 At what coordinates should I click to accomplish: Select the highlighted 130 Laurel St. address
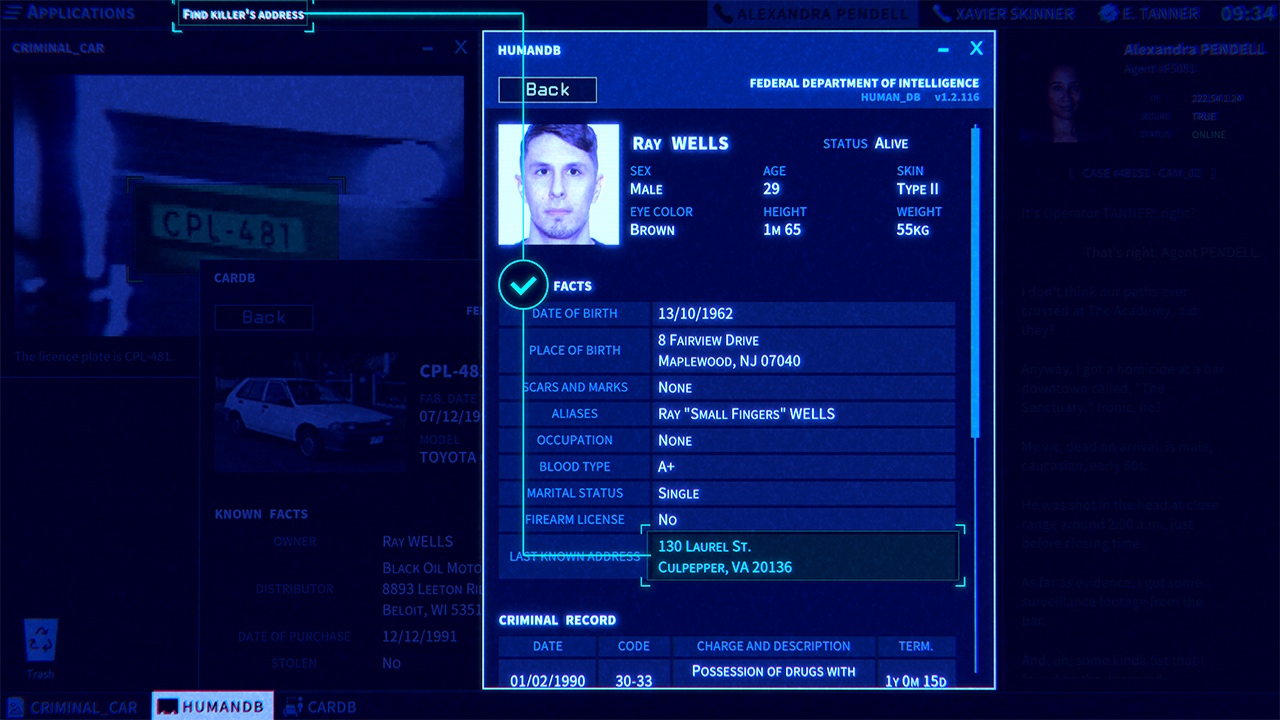click(800, 556)
